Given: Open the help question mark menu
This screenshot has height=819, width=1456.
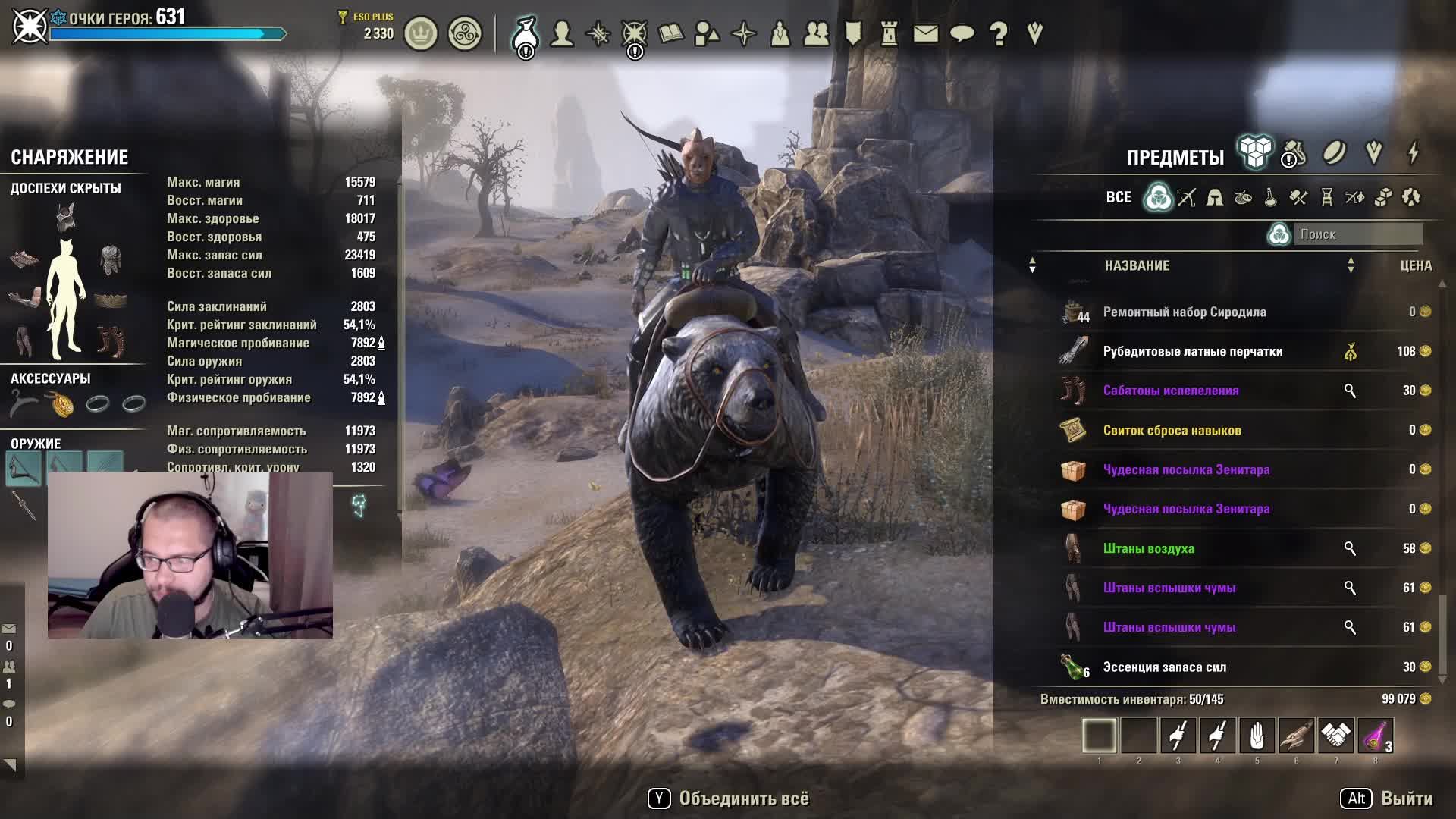Looking at the screenshot, I should [999, 33].
